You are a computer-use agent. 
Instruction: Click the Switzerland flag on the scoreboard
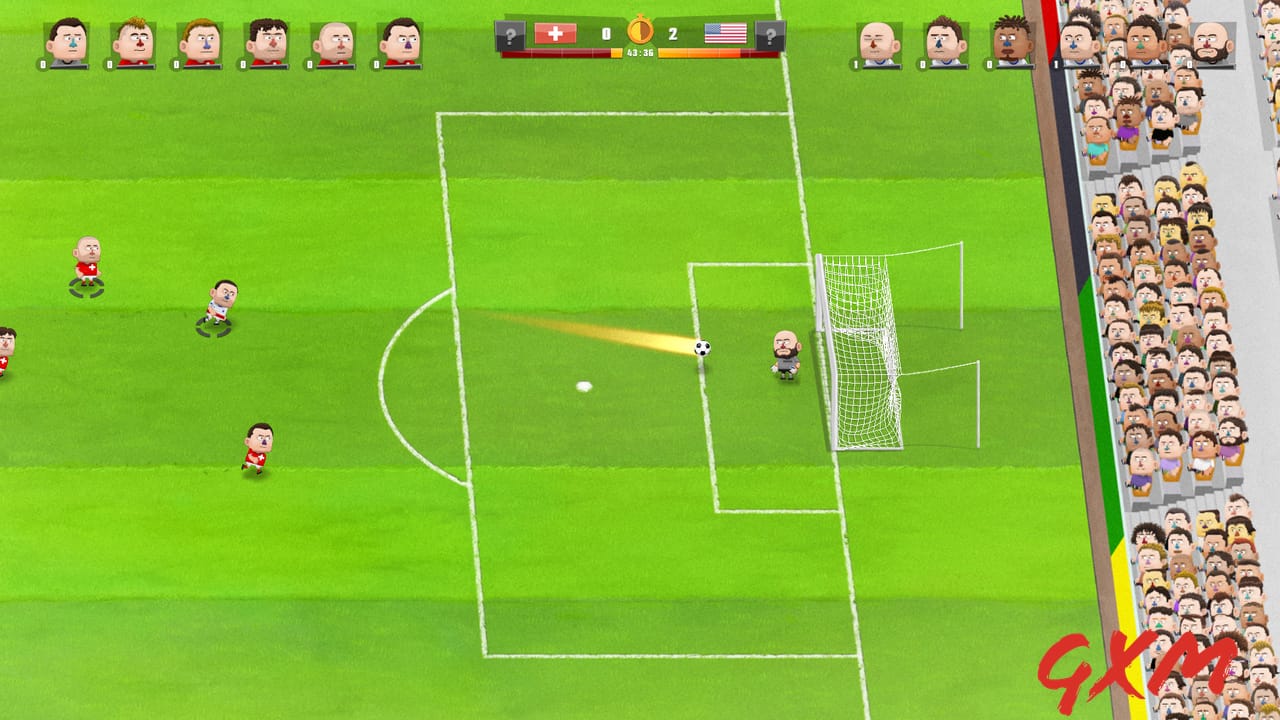(555, 34)
